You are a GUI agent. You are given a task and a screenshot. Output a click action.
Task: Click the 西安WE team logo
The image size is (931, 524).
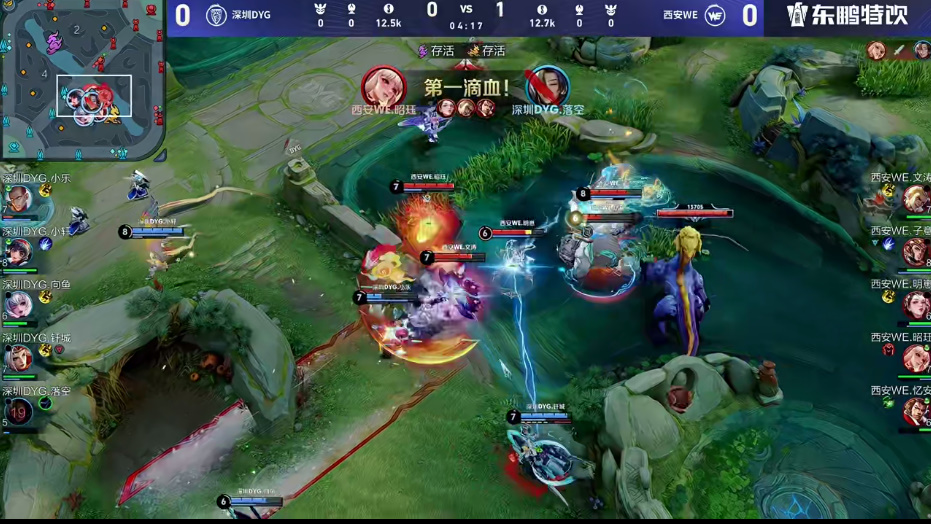pyautogui.click(x=715, y=15)
